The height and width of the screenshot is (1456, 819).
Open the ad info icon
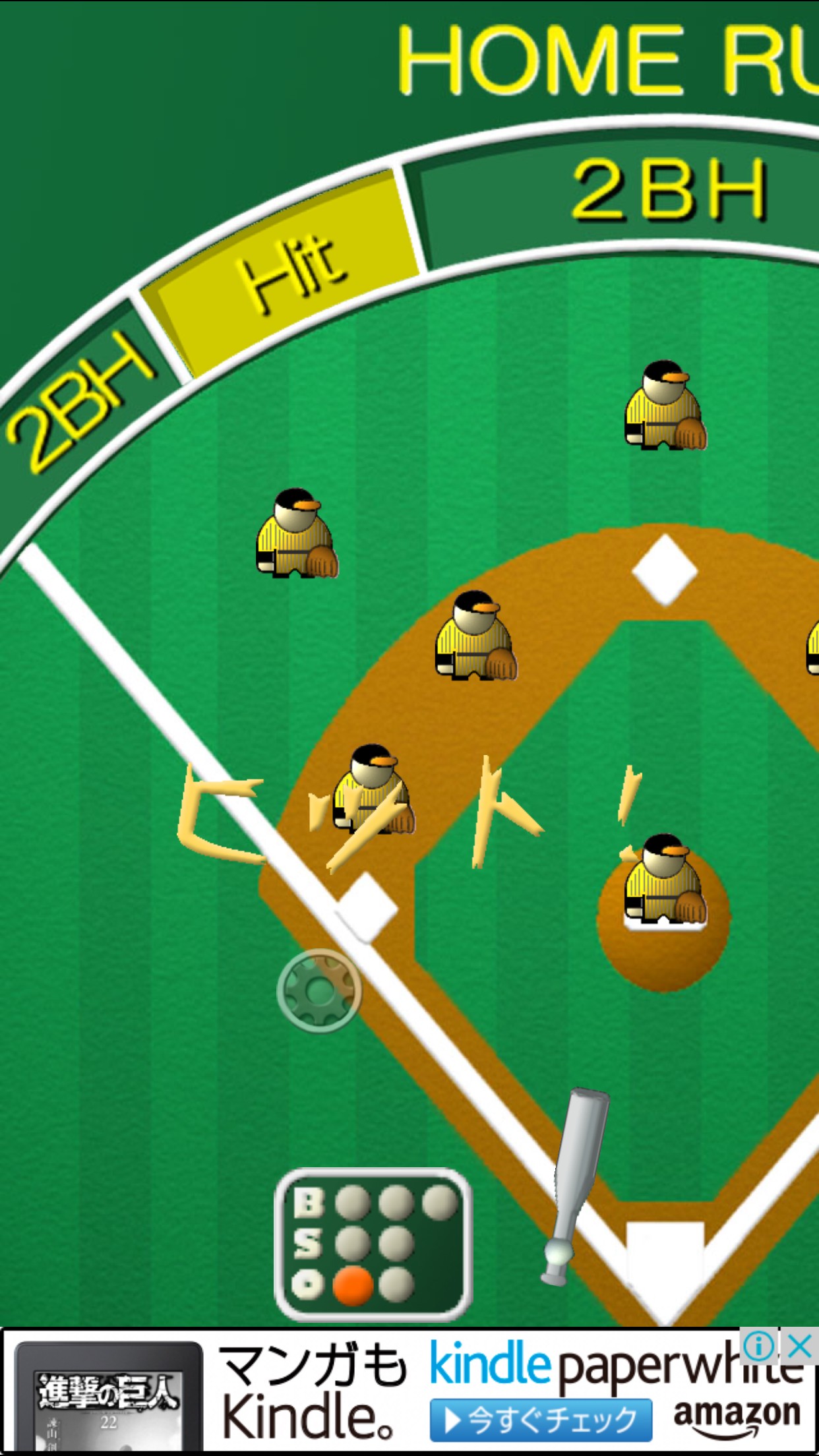pos(759,1346)
